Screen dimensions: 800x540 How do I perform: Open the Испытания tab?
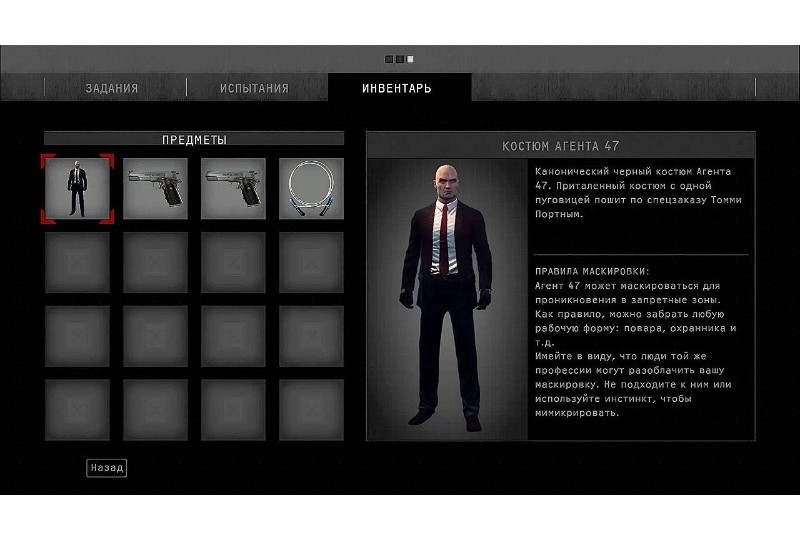254,88
